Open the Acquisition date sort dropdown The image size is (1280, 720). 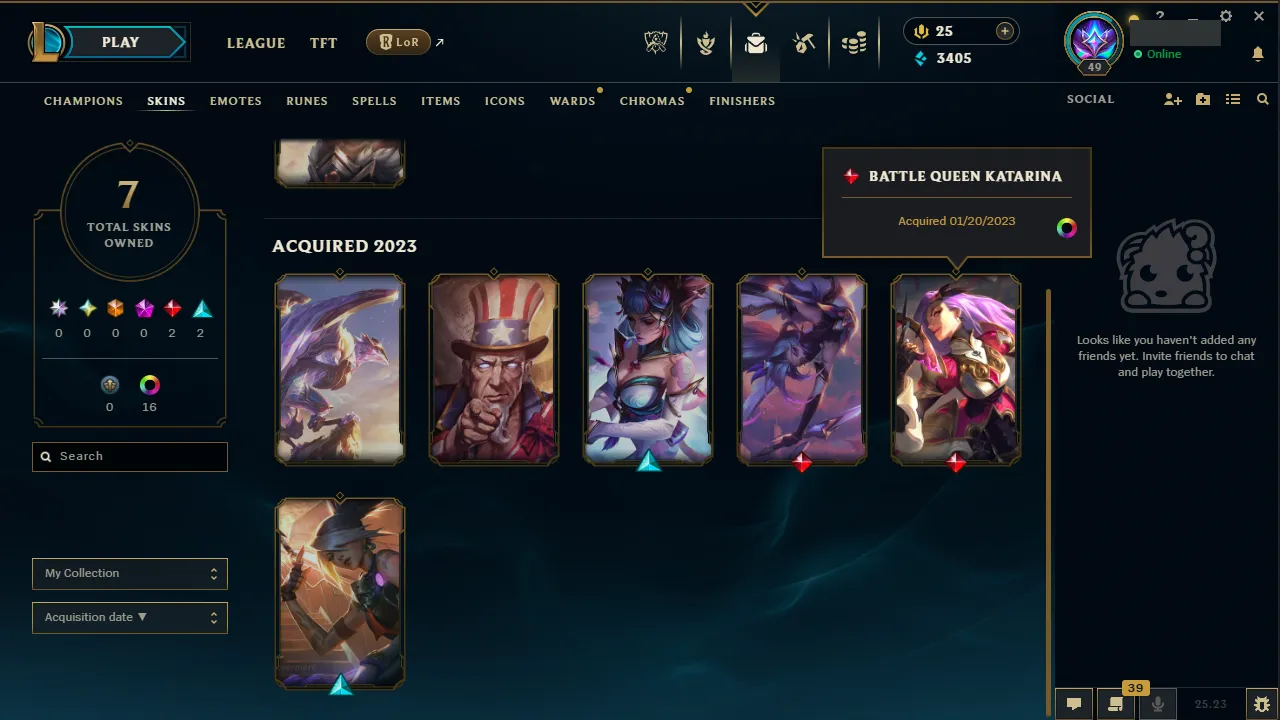(129, 617)
